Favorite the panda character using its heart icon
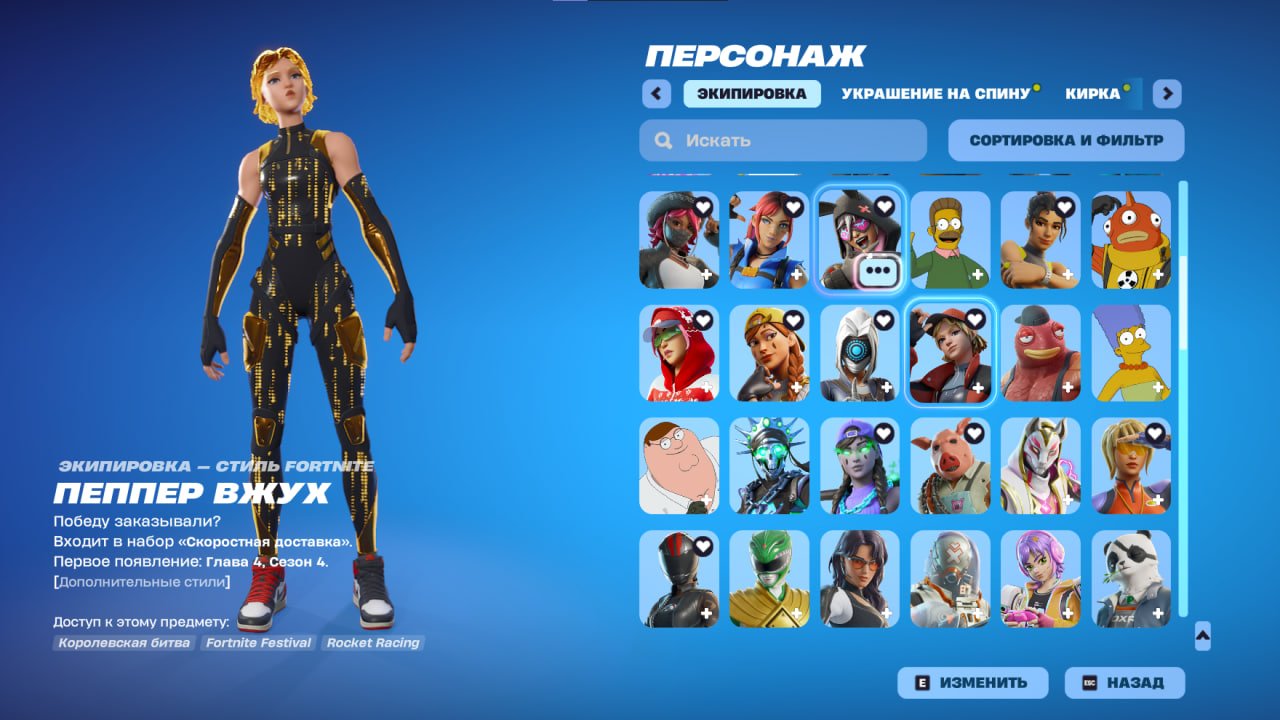This screenshot has height=720, width=1280. coord(1155,545)
